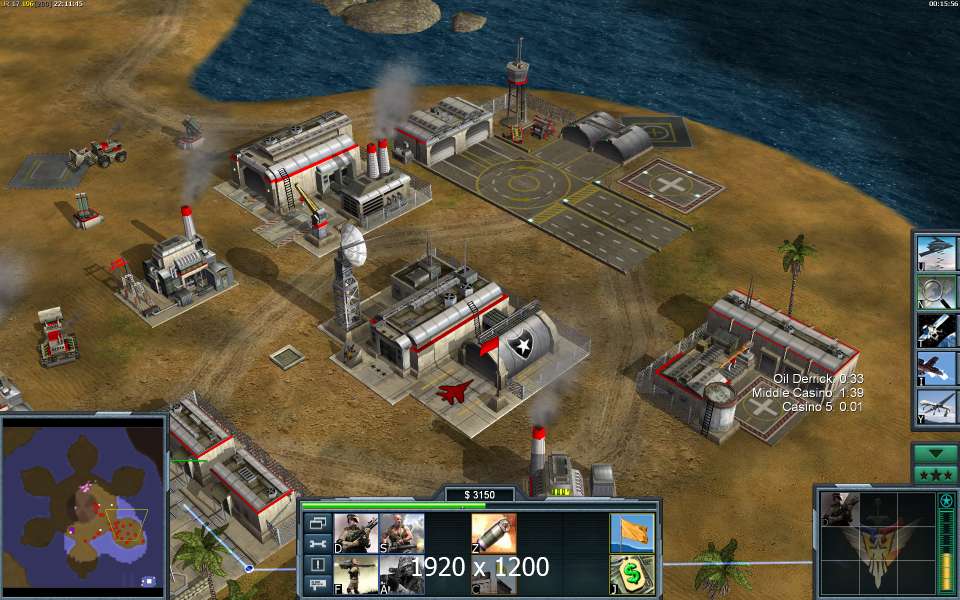Train the muscular Colonel Burton hero unit
960x600 pixels.
click(x=401, y=534)
